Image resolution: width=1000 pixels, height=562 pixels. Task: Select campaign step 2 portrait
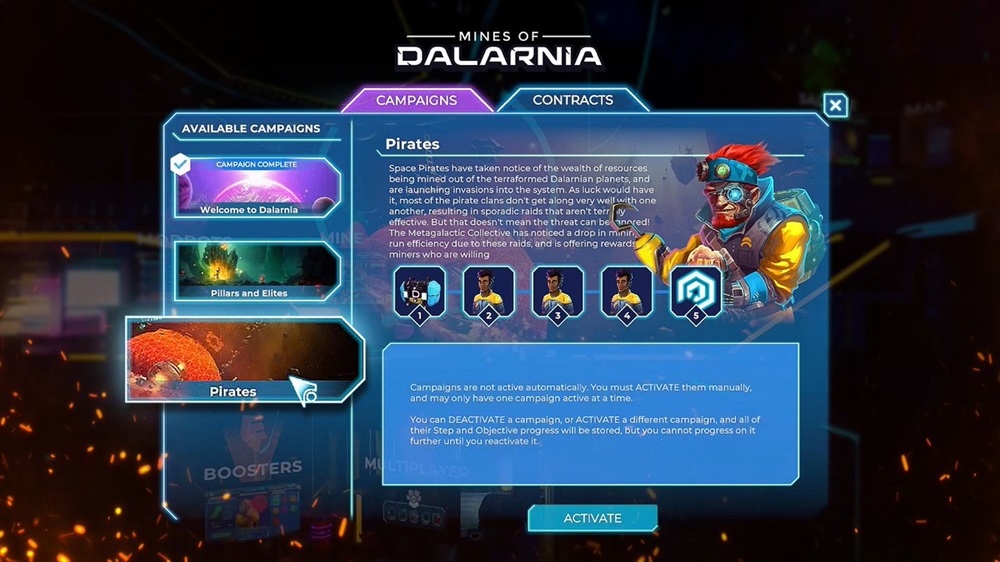tap(489, 293)
